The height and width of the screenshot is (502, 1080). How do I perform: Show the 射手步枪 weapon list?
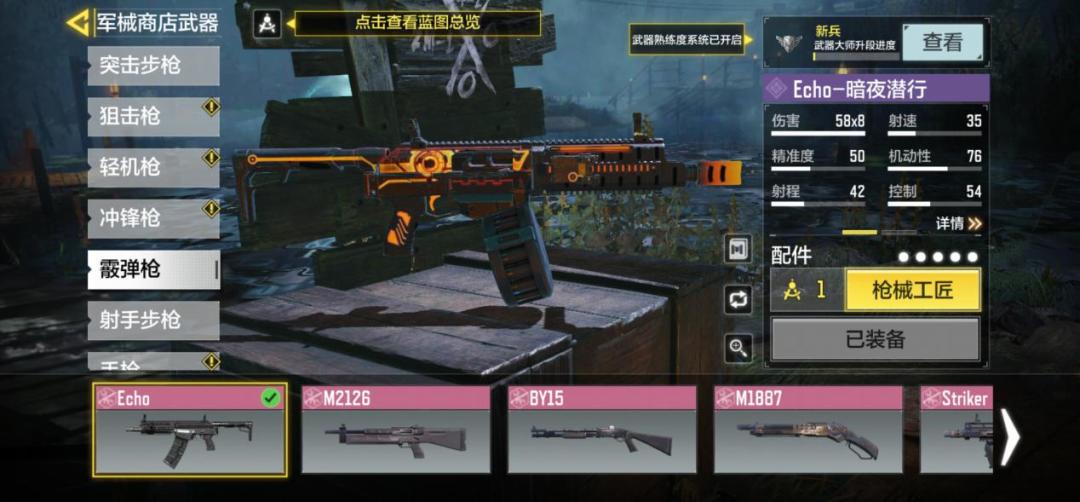point(153,320)
